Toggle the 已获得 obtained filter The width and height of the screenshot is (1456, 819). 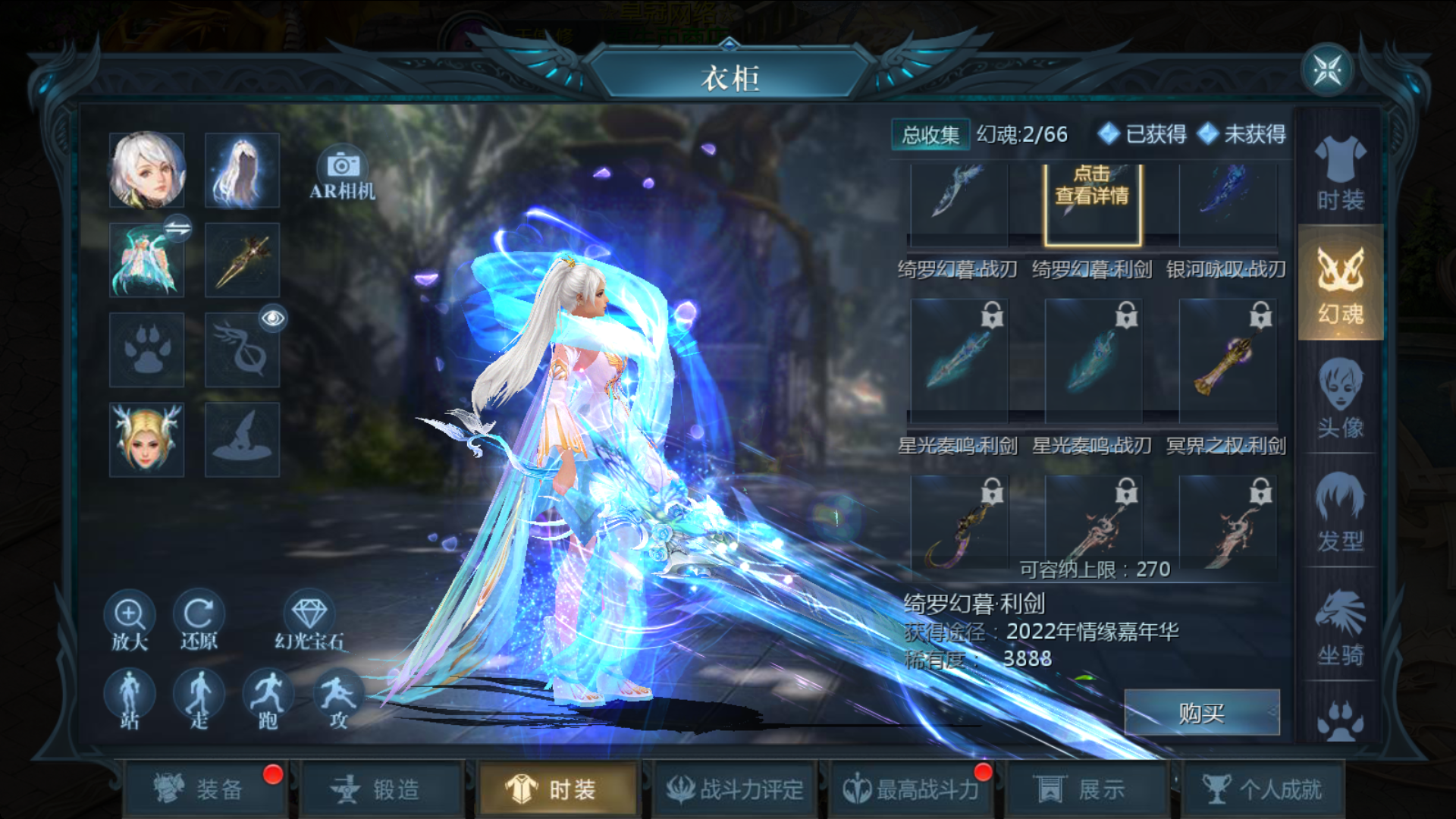point(1142,134)
